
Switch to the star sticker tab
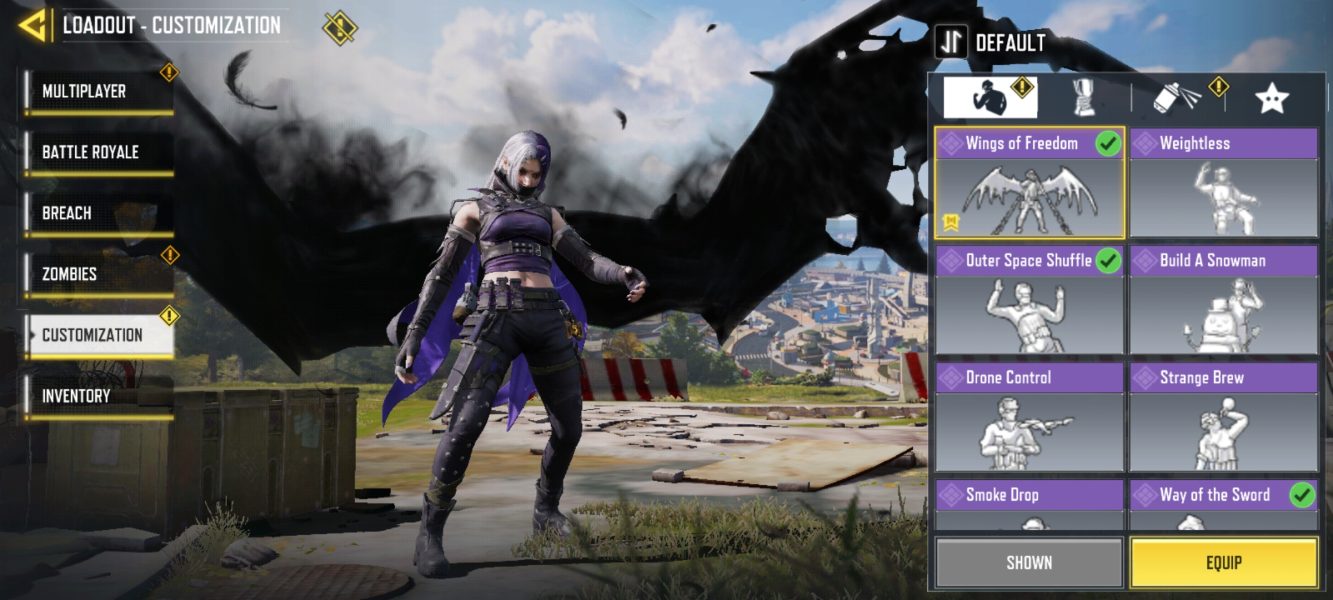1271,97
